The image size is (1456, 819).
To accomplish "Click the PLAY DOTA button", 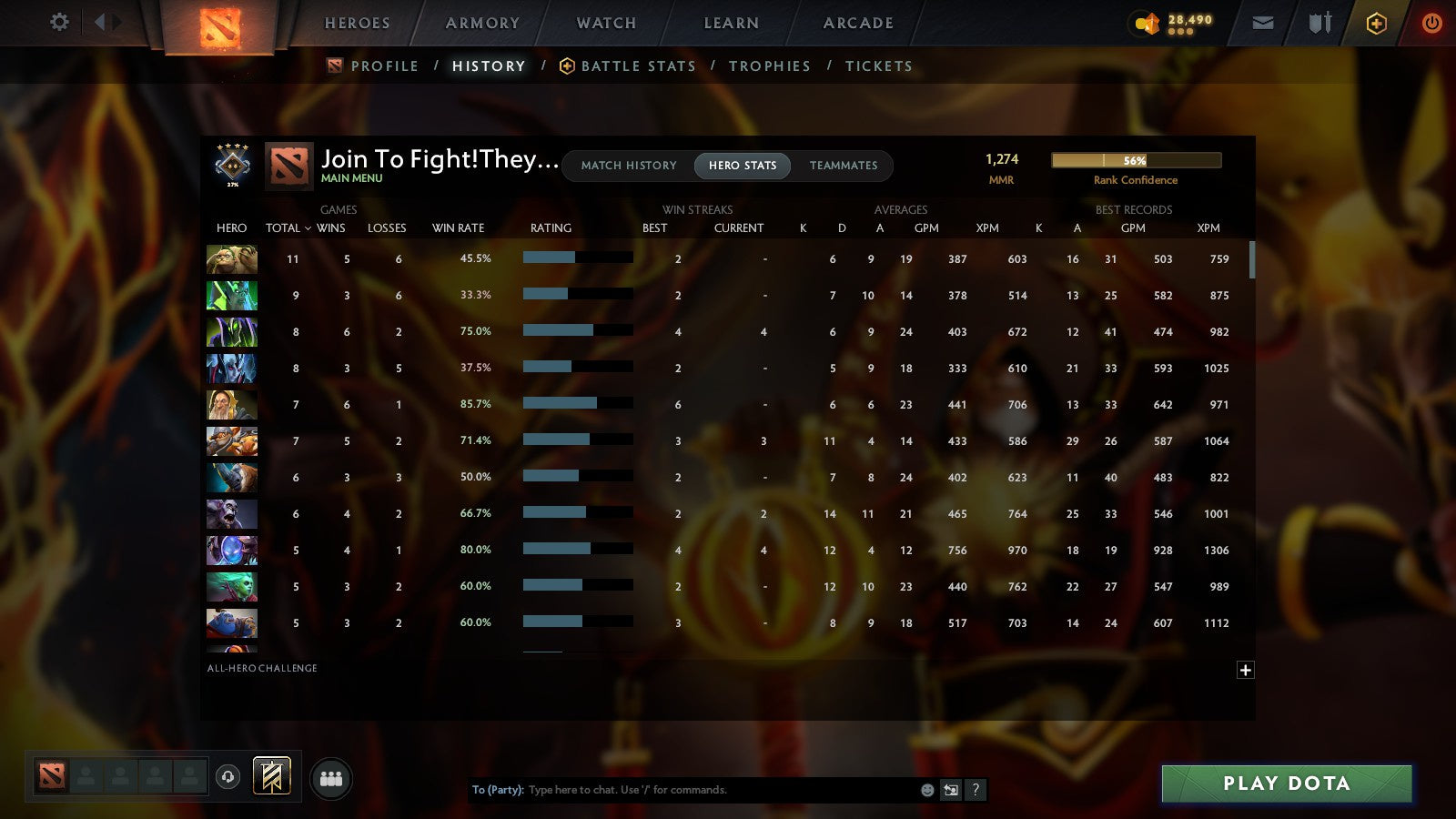I will [1286, 784].
